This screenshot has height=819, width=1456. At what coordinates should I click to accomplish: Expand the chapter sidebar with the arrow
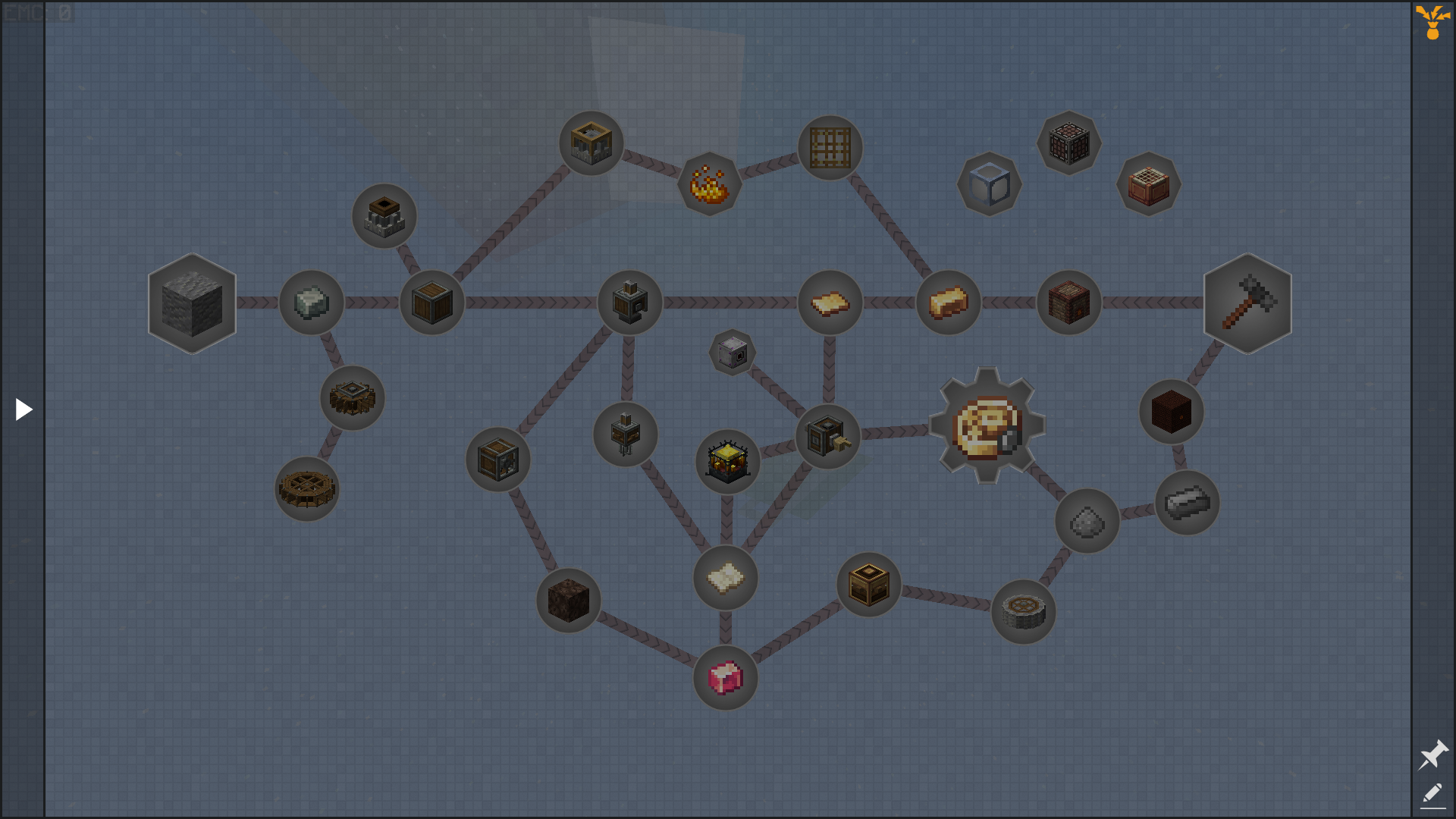23,409
